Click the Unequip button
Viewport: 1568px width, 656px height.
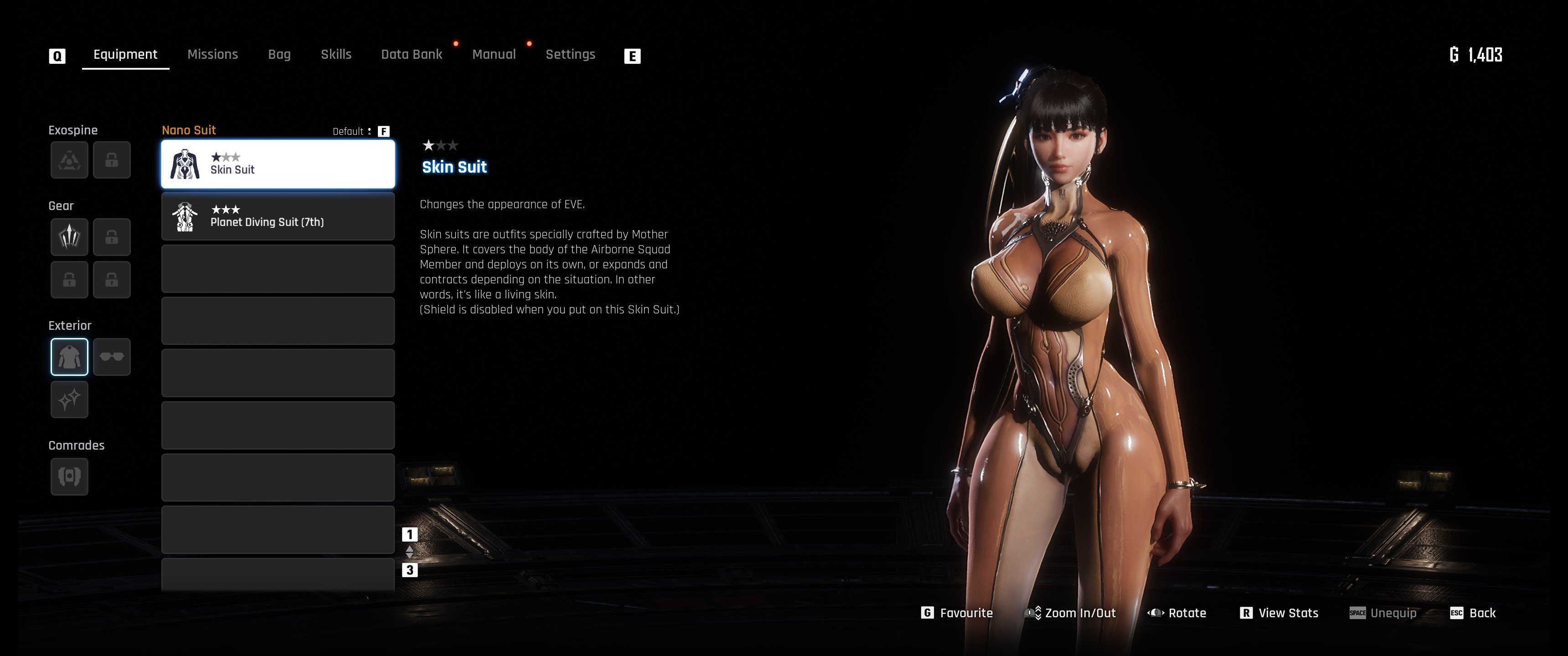click(x=1383, y=613)
